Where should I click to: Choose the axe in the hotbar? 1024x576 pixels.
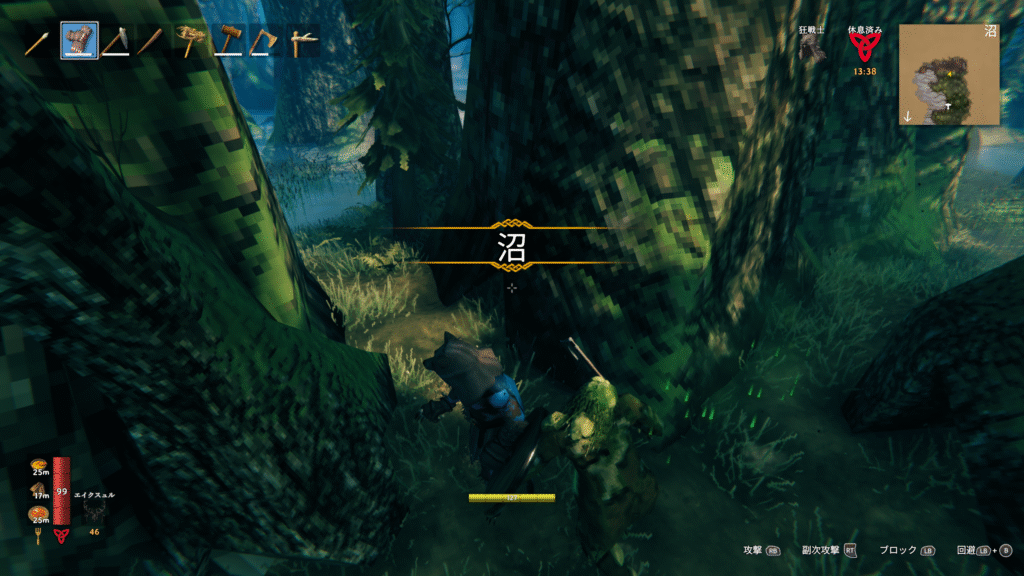(263, 41)
